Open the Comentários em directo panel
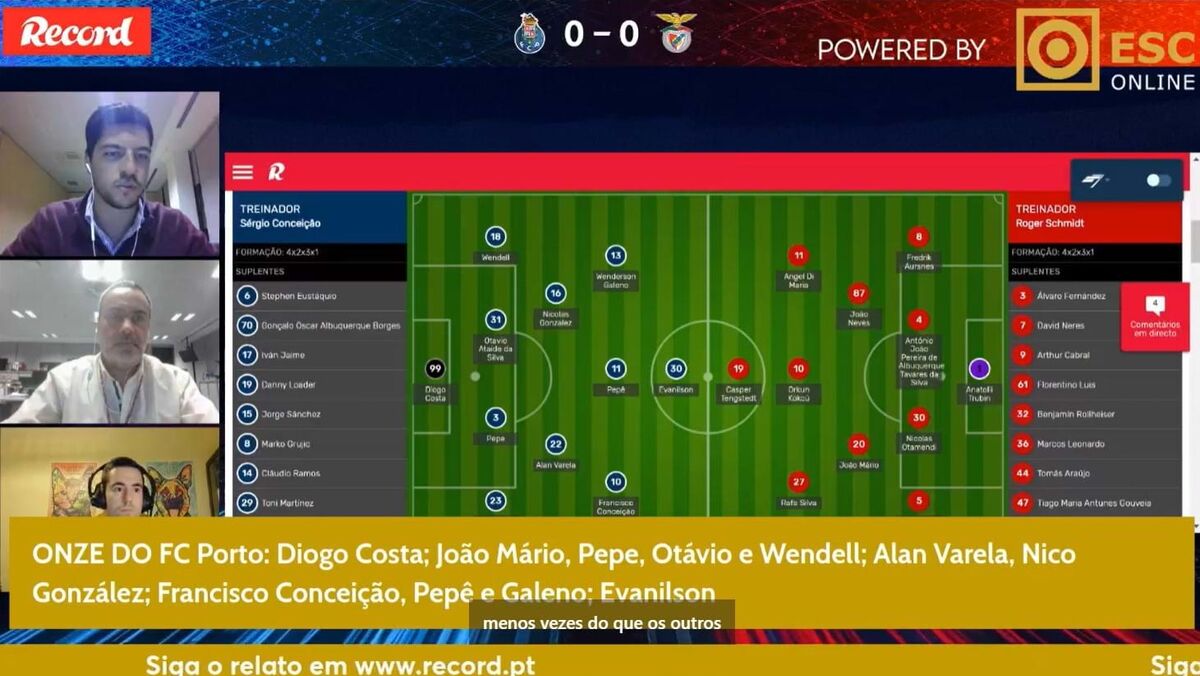The height and width of the screenshot is (676, 1200). [x=1155, y=316]
